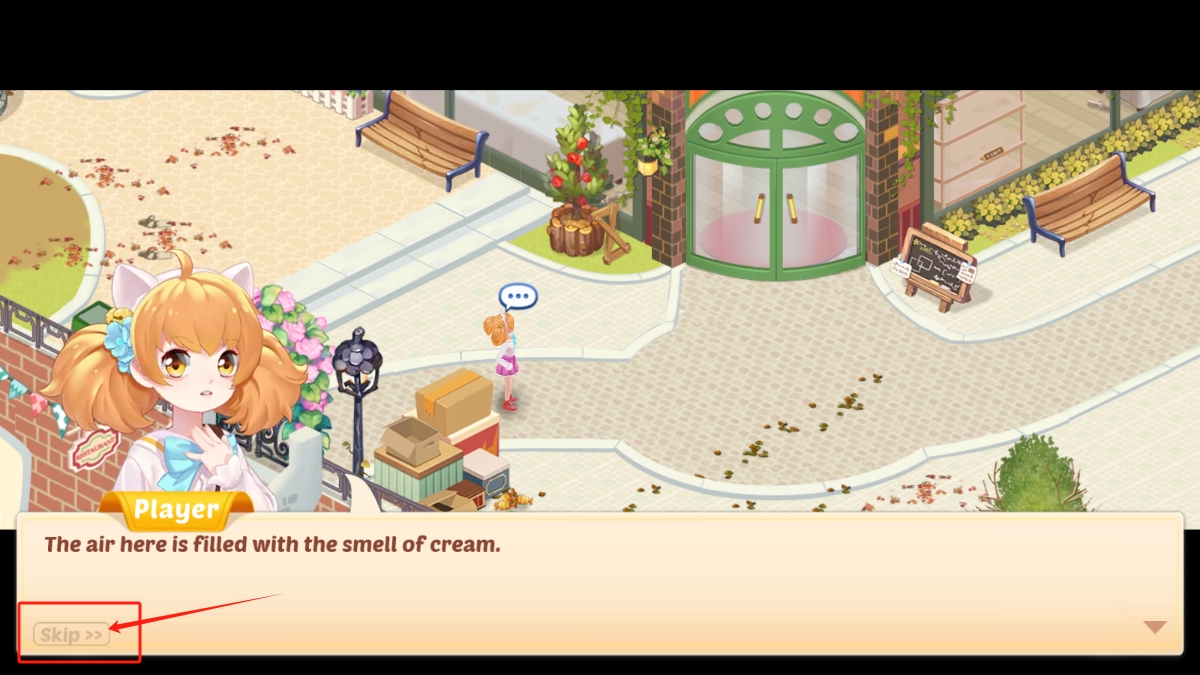The width and height of the screenshot is (1200, 675).
Task: Advance dialogue using the down arrow indicator
Action: click(x=1155, y=627)
